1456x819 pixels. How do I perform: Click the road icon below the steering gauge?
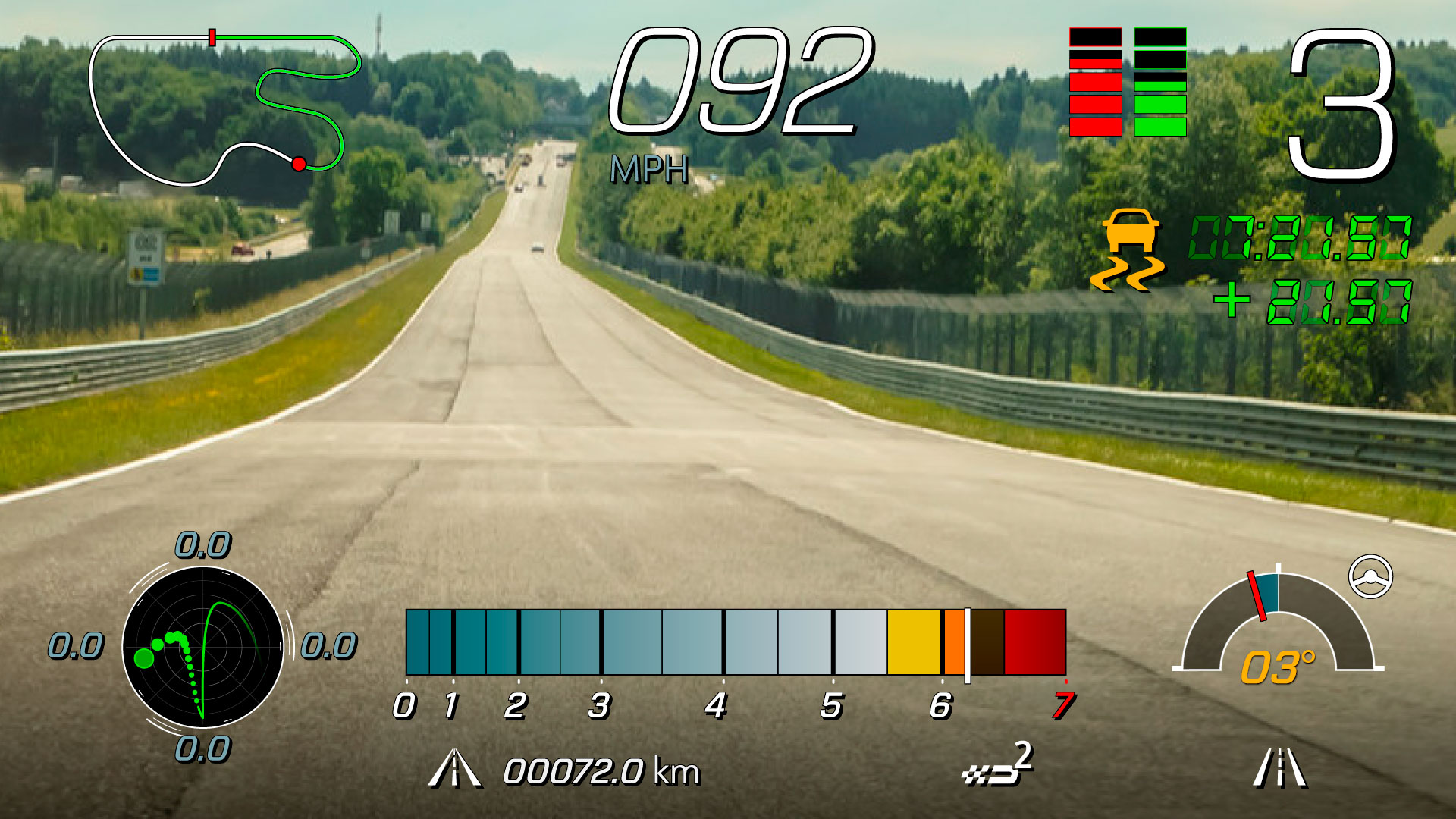pos(1280,767)
